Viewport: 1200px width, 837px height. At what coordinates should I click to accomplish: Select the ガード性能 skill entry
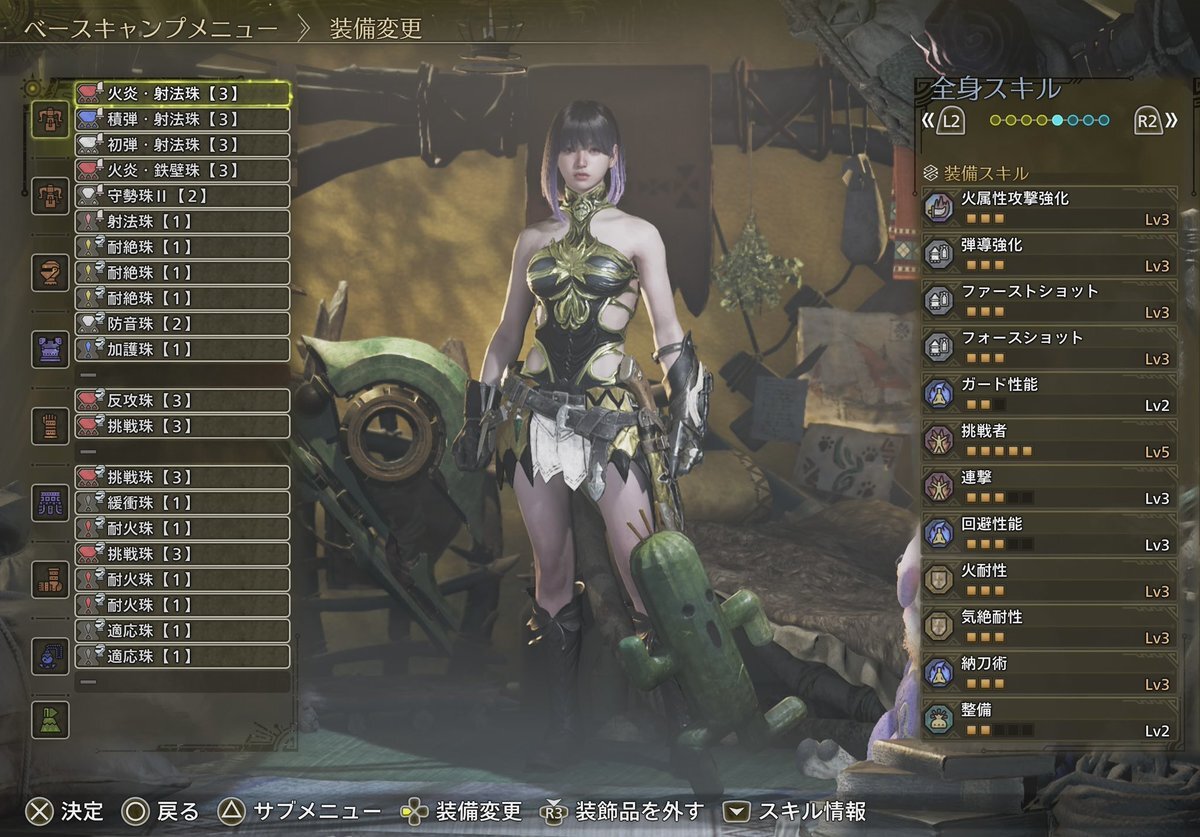[1048, 393]
